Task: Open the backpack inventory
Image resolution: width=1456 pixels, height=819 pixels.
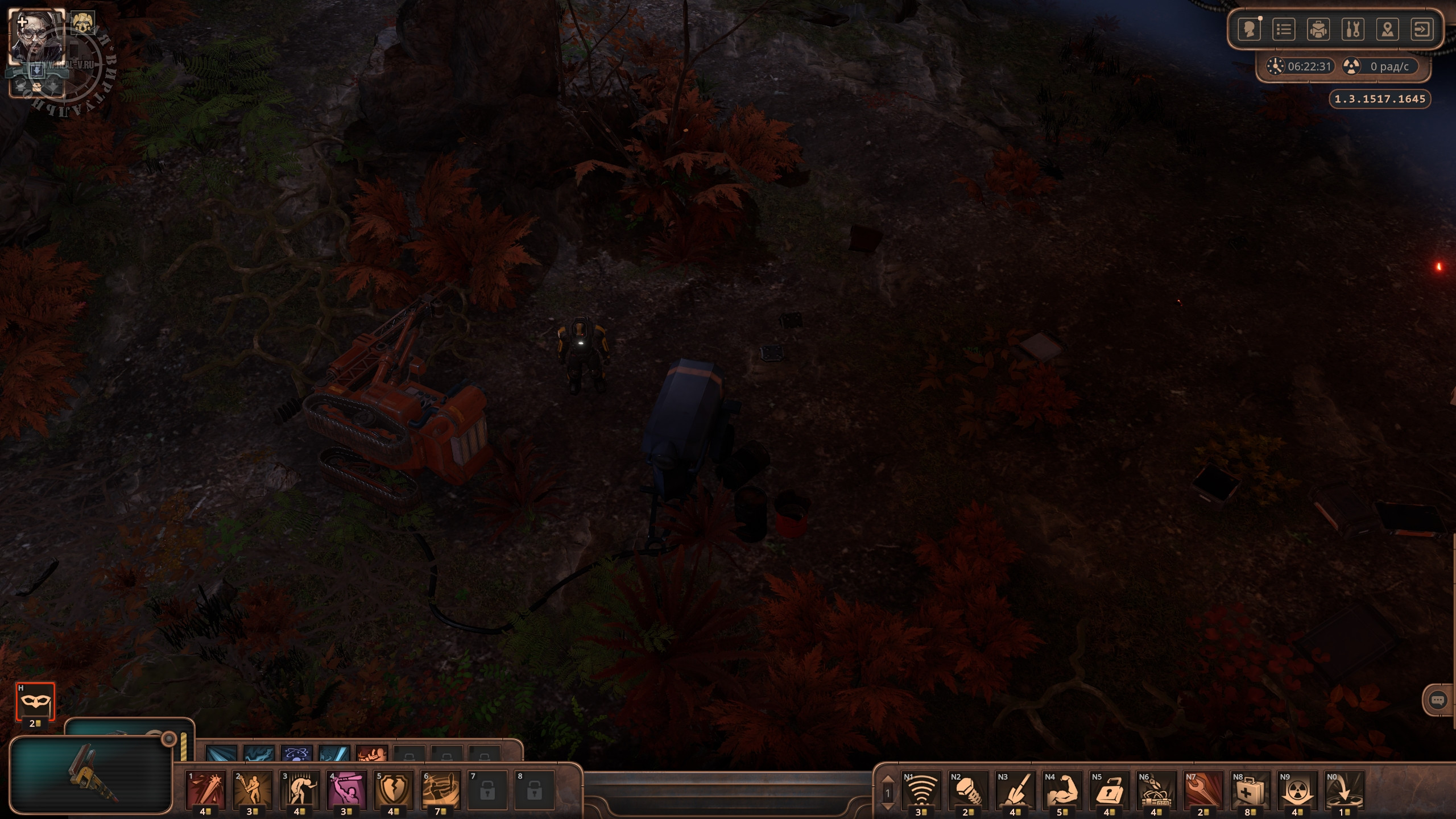Action: point(1318,30)
